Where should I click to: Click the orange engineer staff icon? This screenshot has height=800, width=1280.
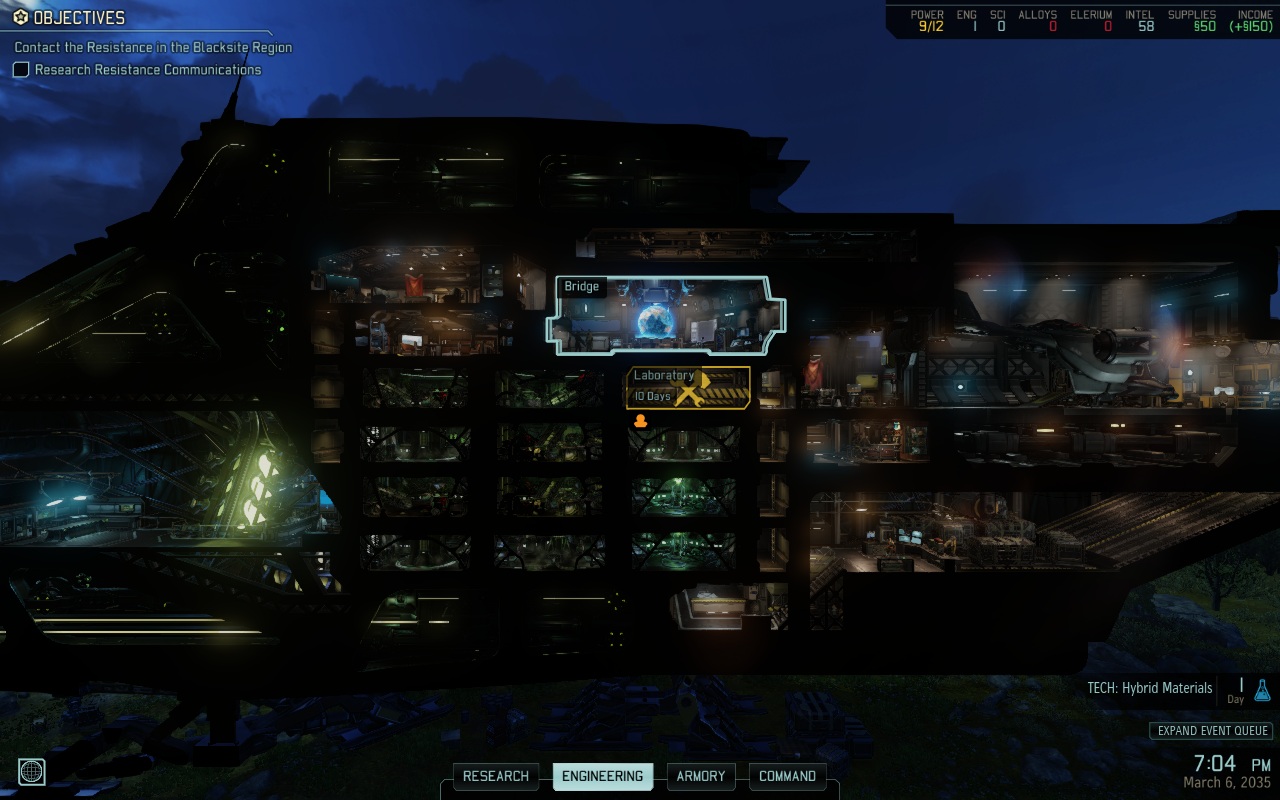click(641, 421)
